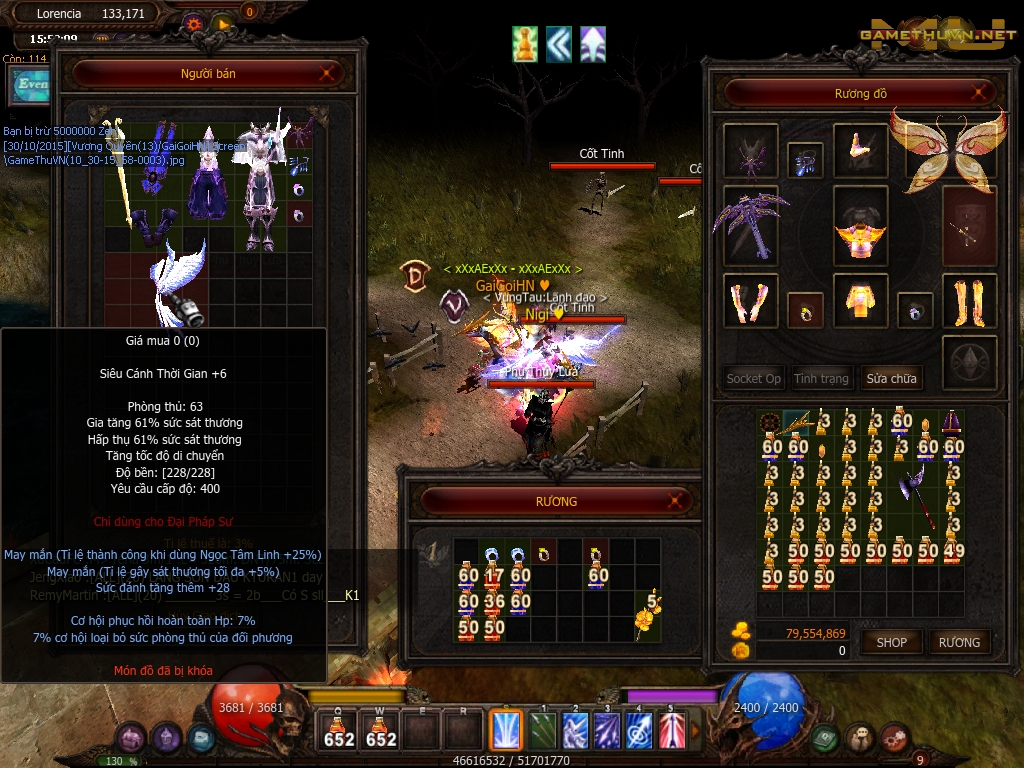Image resolution: width=1024 pixels, height=768 pixels.
Task: Close the Người bán seller window
Action: [328, 73]
